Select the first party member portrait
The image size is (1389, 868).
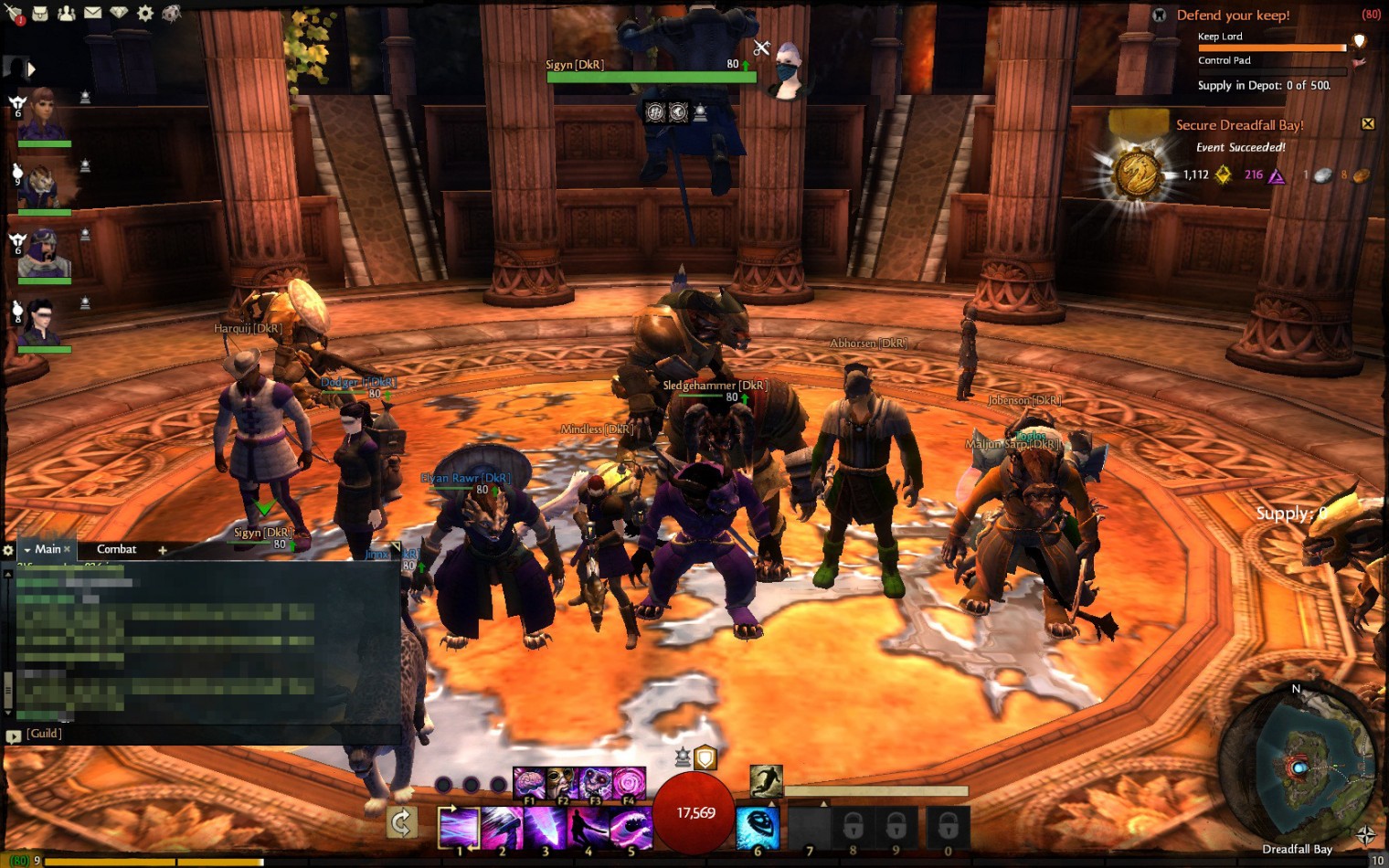pos(42,114)
